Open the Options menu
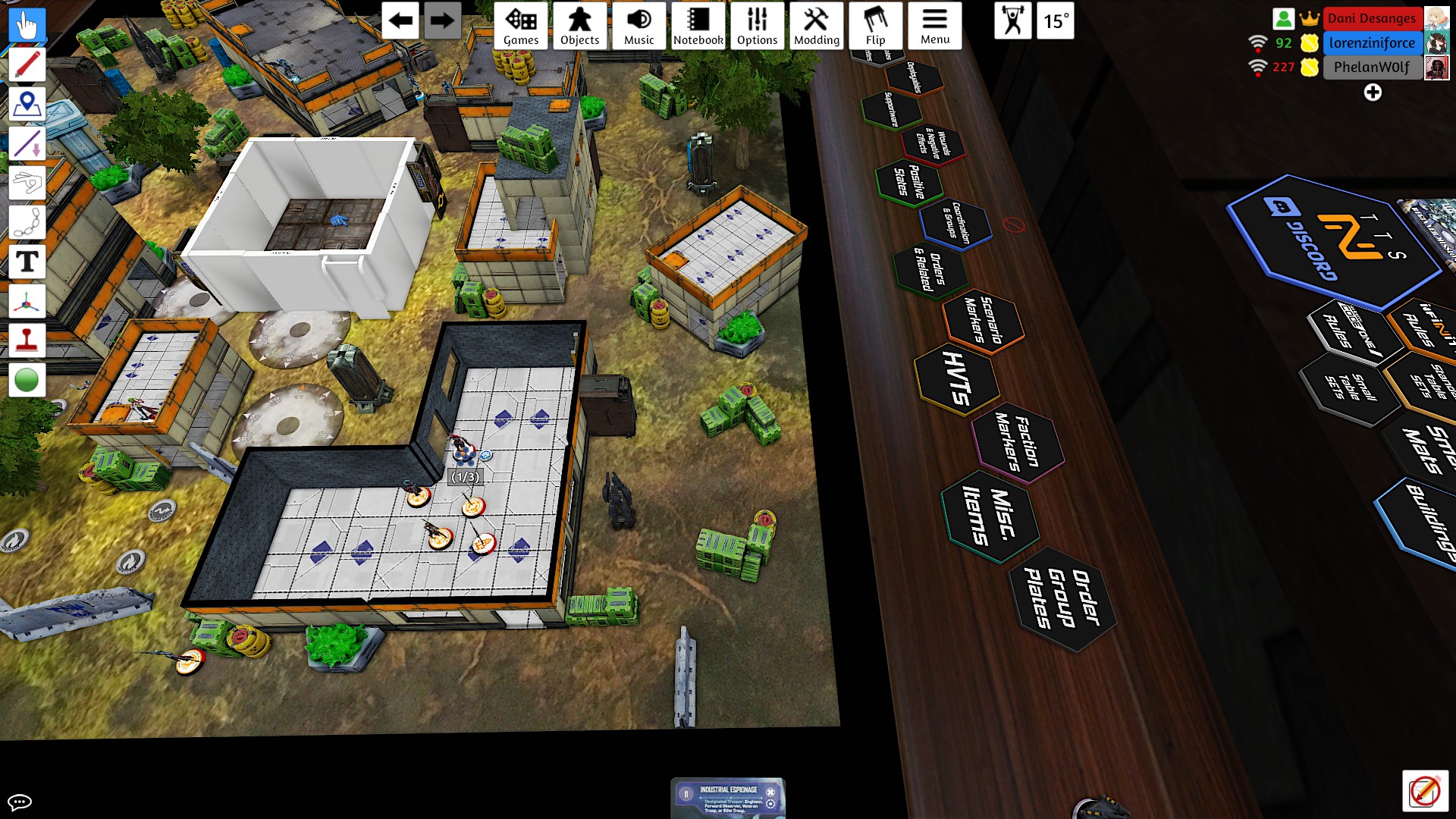 (x=757, y=26)
